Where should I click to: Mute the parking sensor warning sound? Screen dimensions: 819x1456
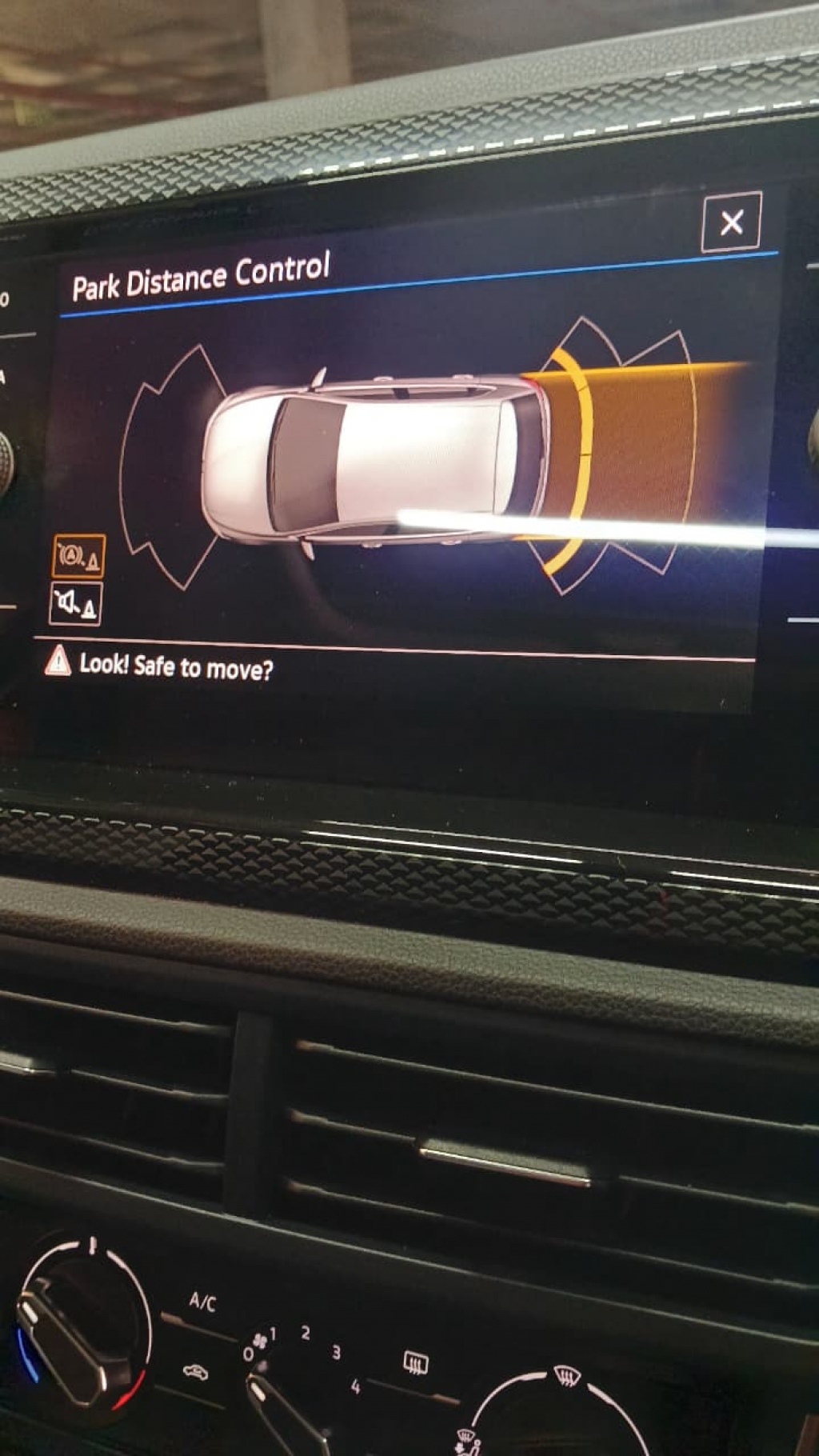click(x=75, y=604)
